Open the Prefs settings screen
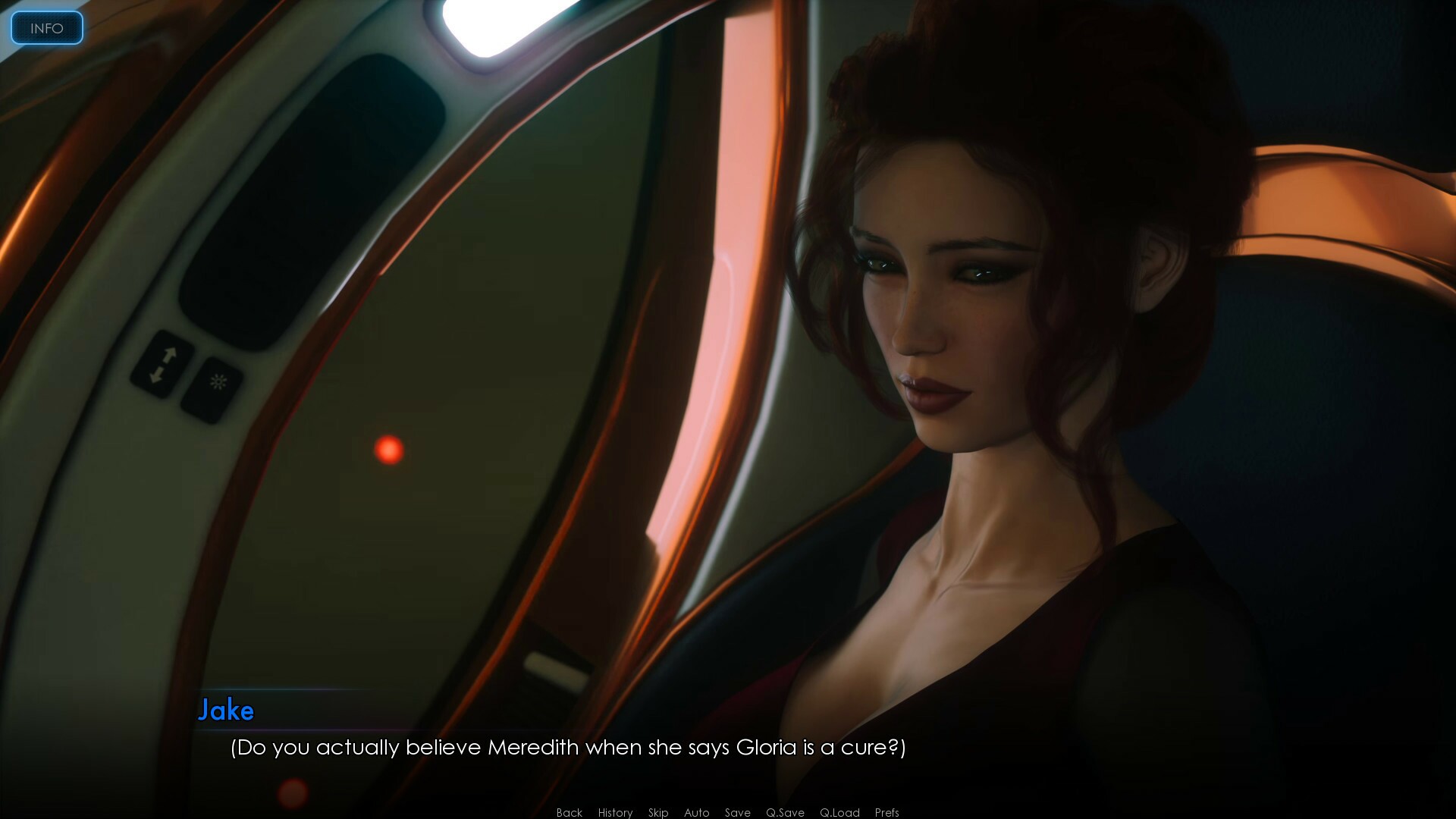The width and height of the screenshot is (1456, 819). click(x=886, y=812)
